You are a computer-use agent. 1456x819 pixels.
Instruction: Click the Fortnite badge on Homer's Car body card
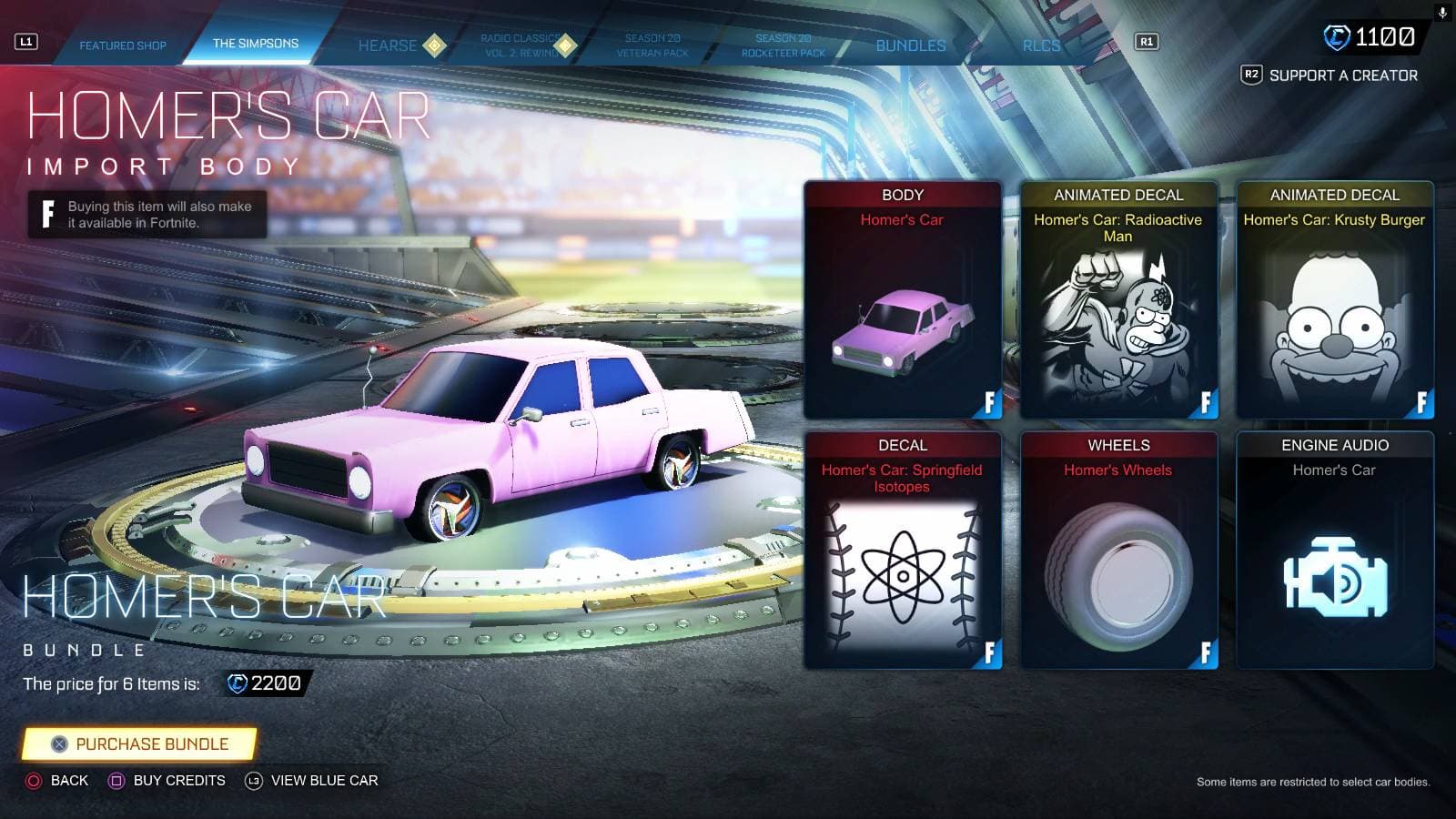(x=988, y=402)
